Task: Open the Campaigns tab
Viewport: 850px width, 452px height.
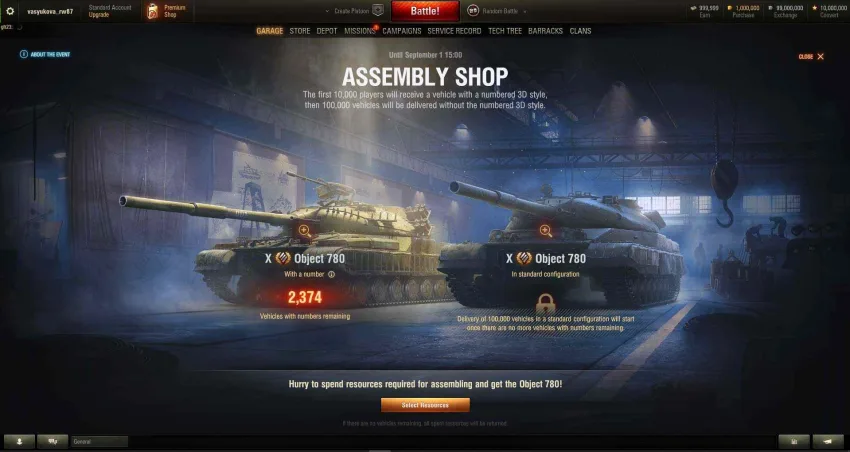Action: pyautogui.click(x=401, y=31)
